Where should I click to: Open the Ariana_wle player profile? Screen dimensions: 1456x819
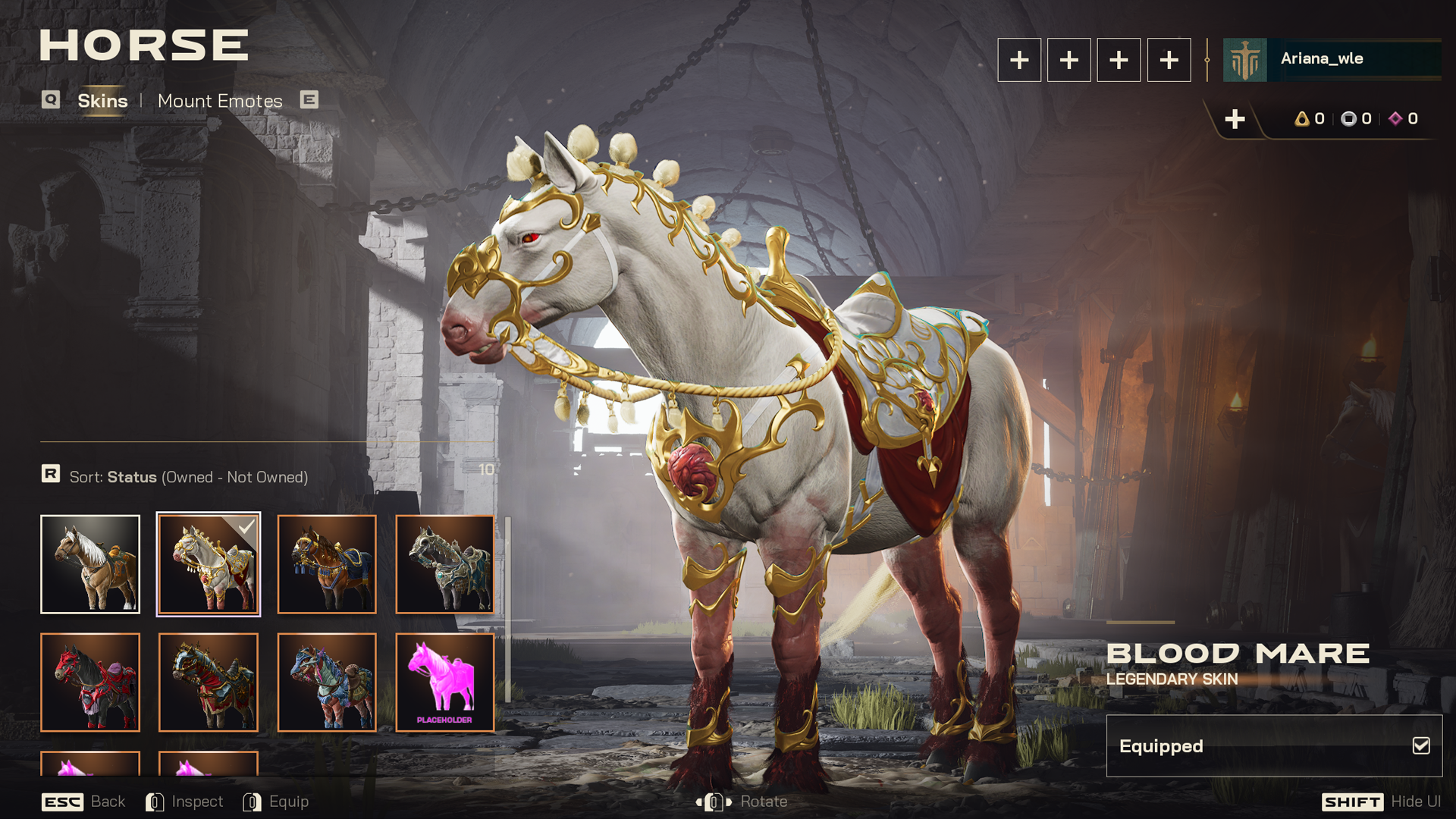[1332, 59]
